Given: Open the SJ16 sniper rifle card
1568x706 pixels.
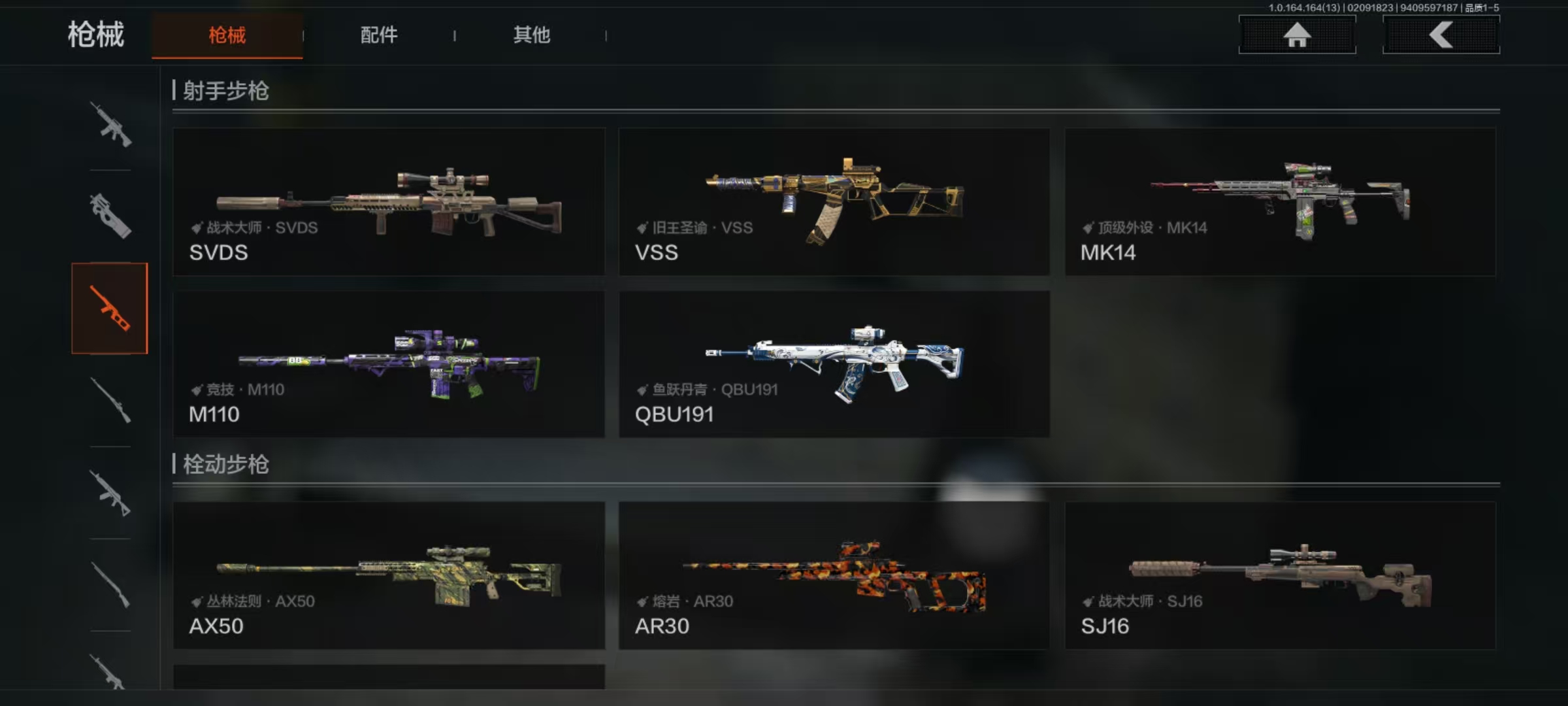Looking at the screenshot, I should 1280,575.
